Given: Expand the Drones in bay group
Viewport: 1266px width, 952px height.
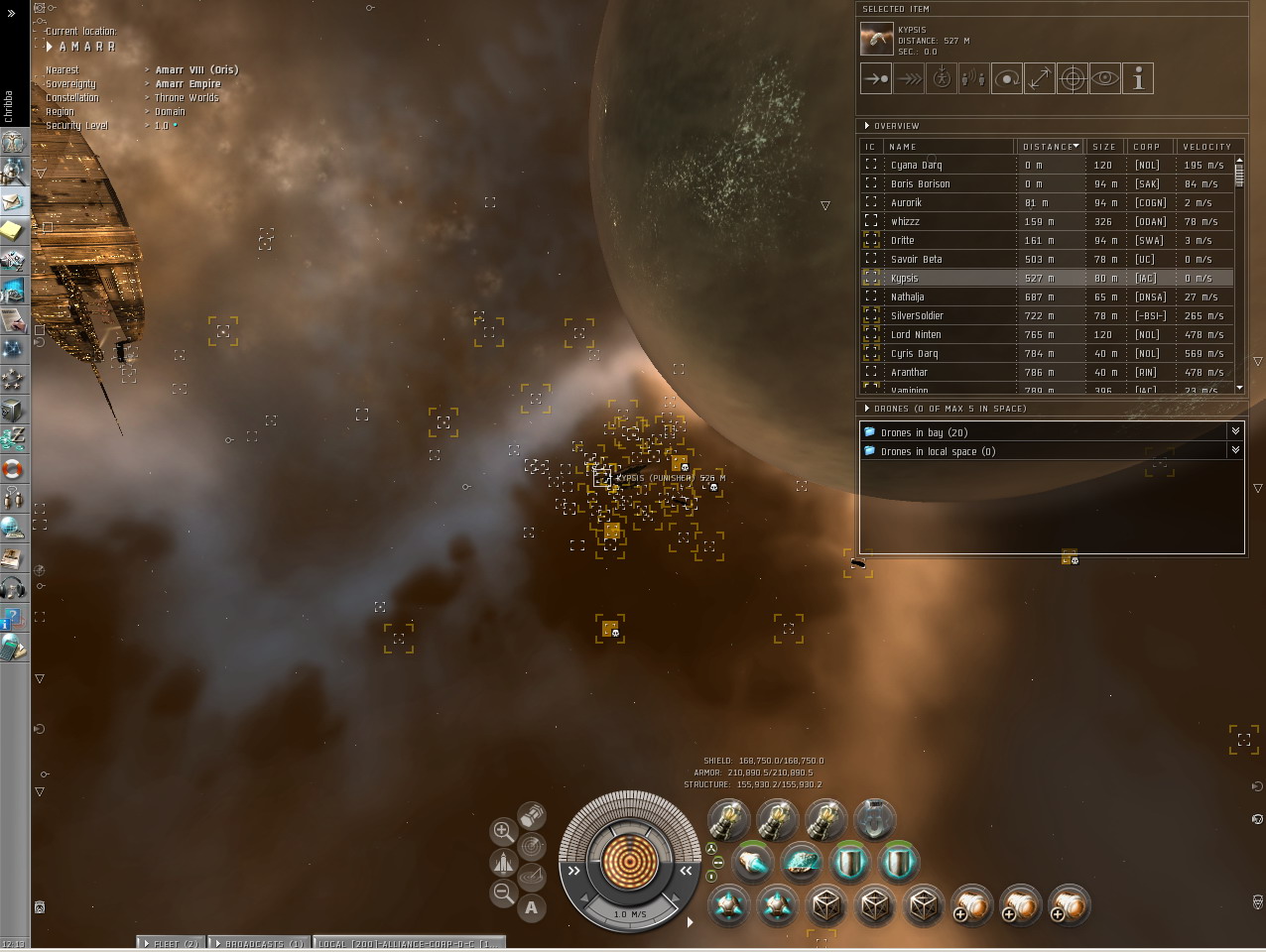Looking at the screenshot, I should pos(1235,431).
